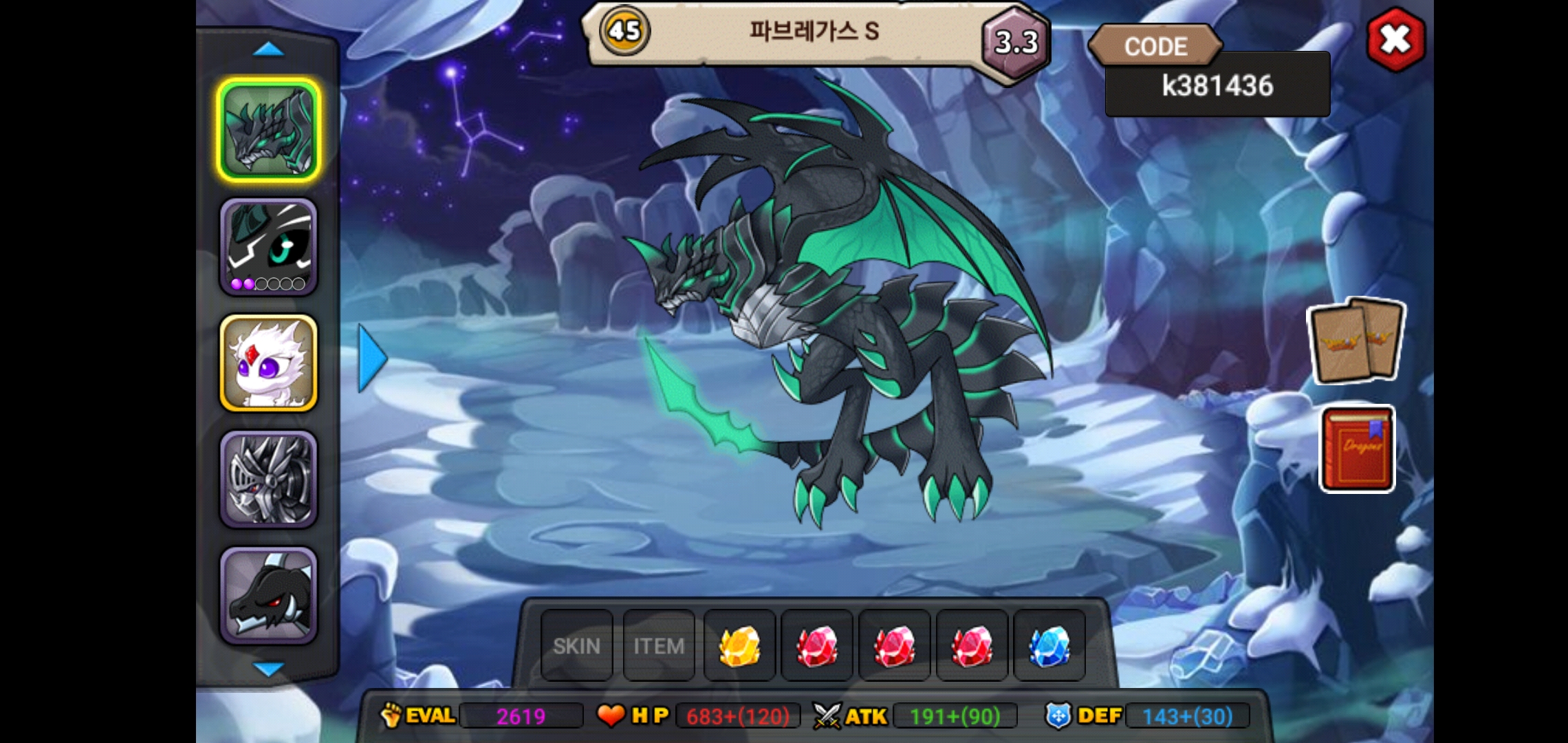Open the SKIN slot

point(576,646)
